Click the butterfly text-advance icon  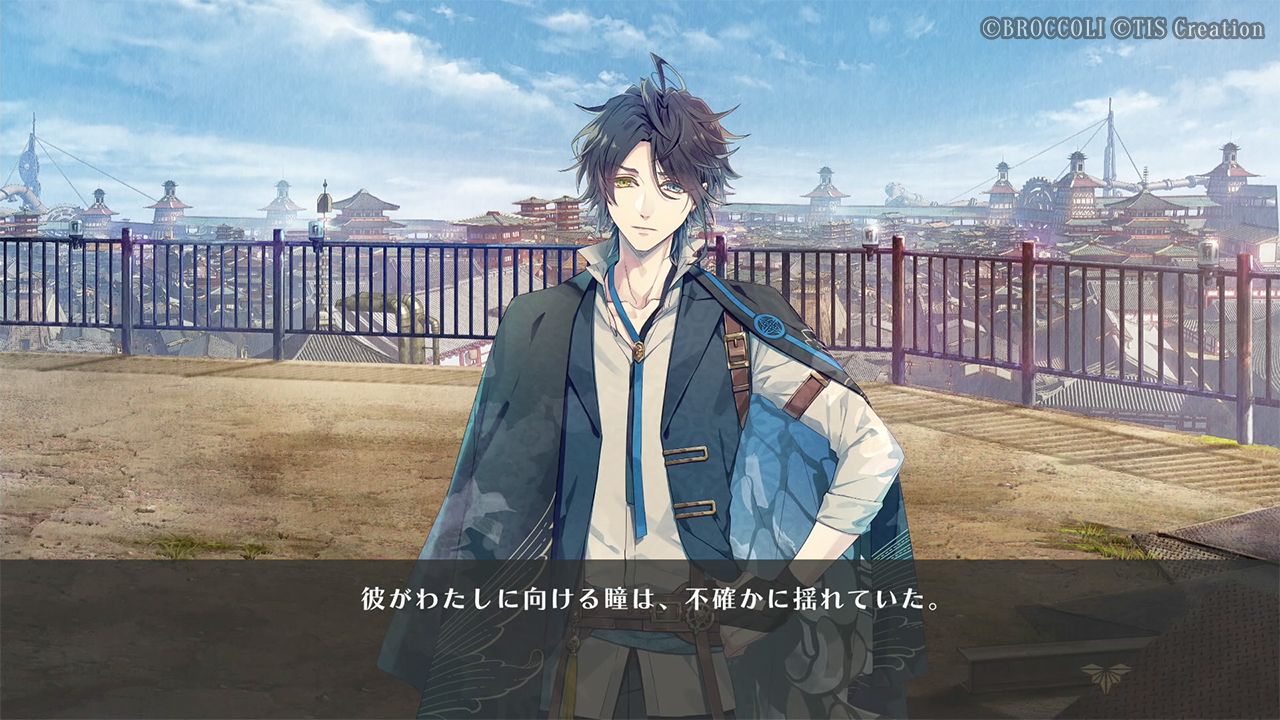coord(1105,675)
